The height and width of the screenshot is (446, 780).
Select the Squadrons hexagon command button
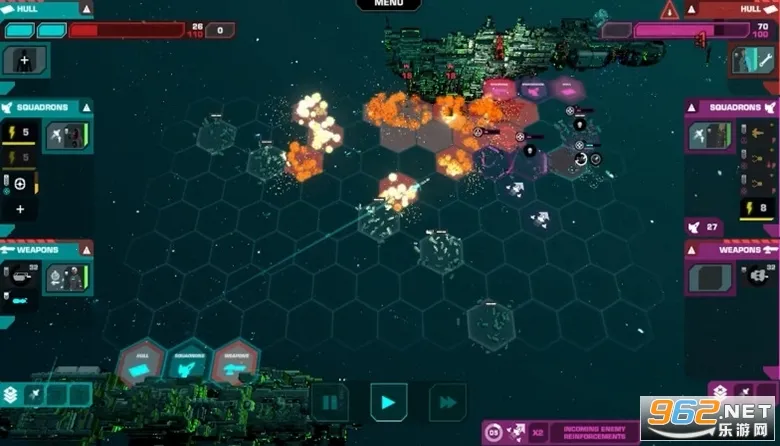188,363
